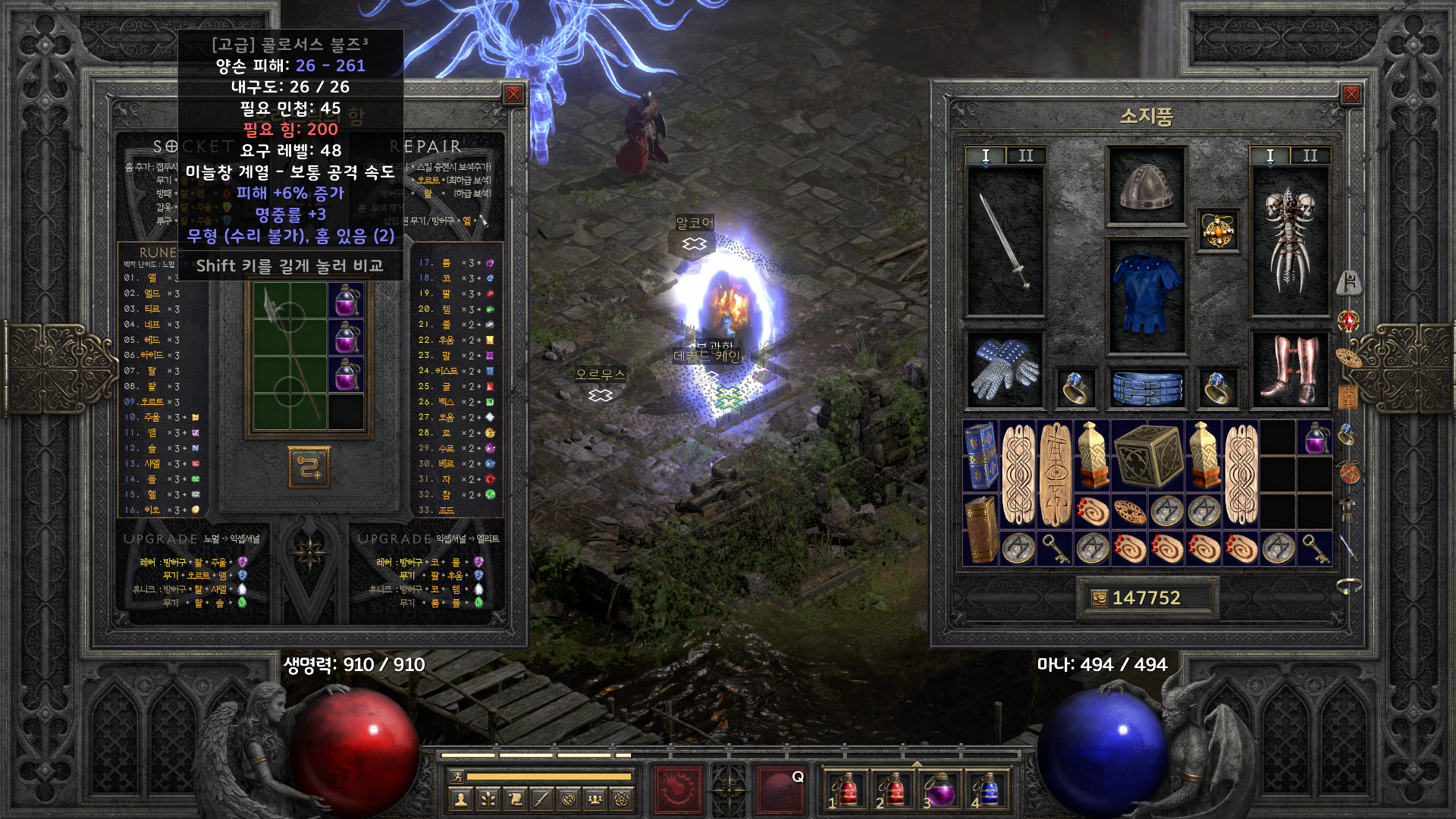Screen dimensions: 1456x819
Task: Select the equipped blue belt
Action: pos(1147,387)
